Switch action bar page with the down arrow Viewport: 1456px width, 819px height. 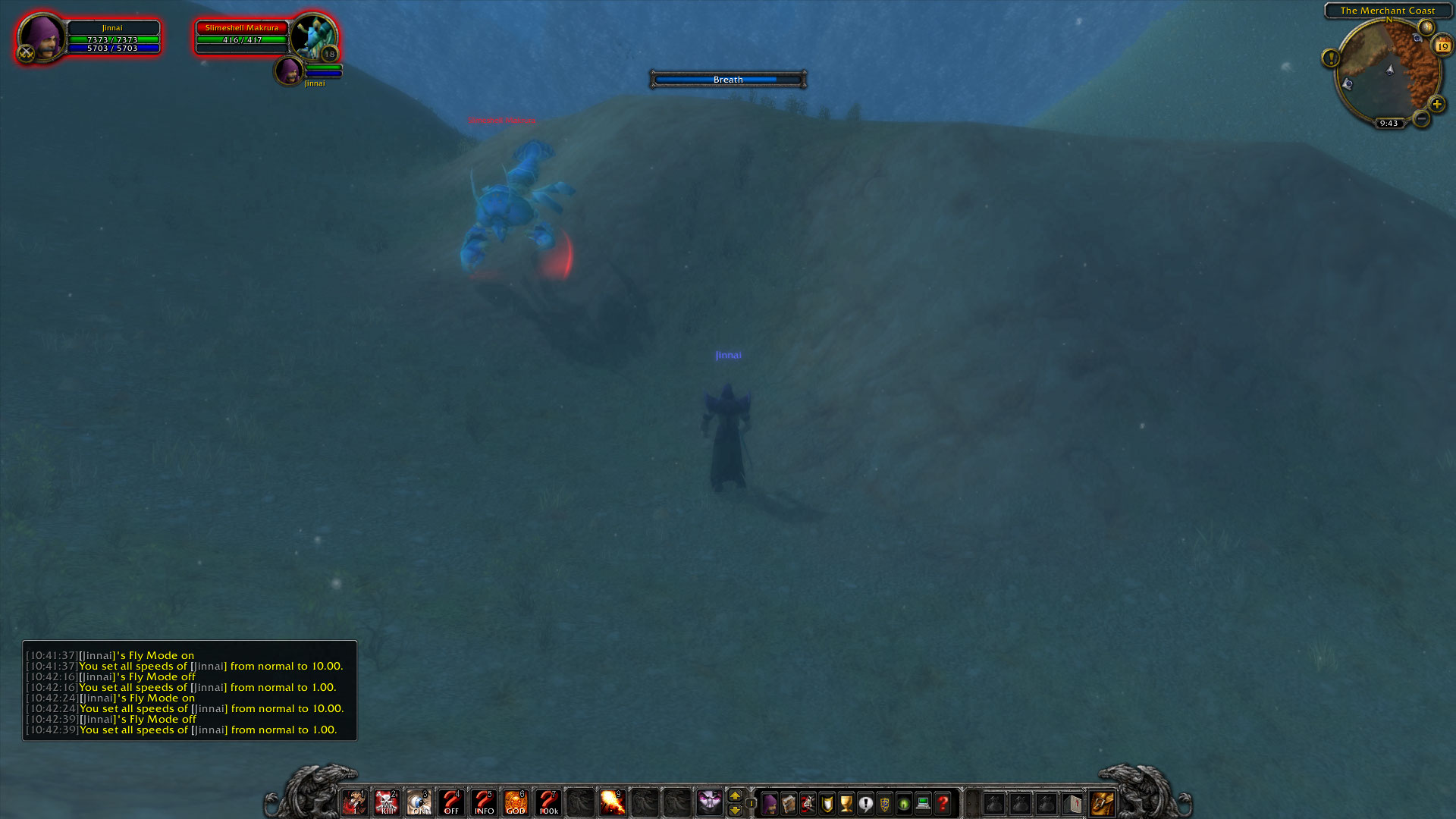735,809
